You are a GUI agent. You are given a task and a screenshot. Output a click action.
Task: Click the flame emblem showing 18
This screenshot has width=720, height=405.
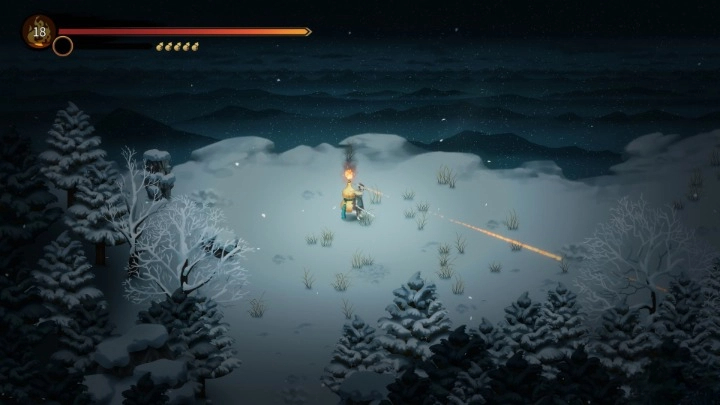point(38,31)
